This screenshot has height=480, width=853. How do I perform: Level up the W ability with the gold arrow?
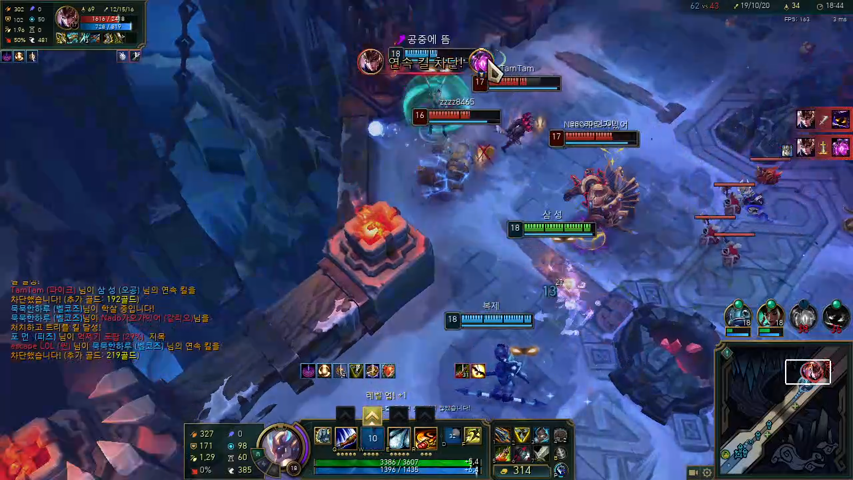pyautogui.click(x=372, y=416)
